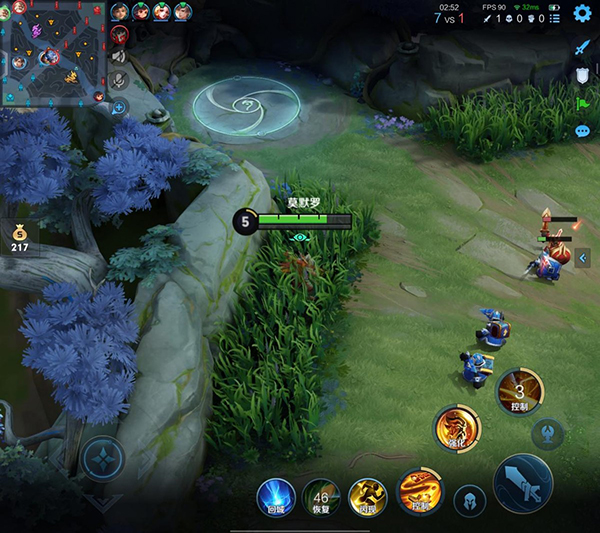Cast the Flash (闪现) summoner spell
This screenshot has height=533, width=600.
pyautogui.click(x=368, y=497)
